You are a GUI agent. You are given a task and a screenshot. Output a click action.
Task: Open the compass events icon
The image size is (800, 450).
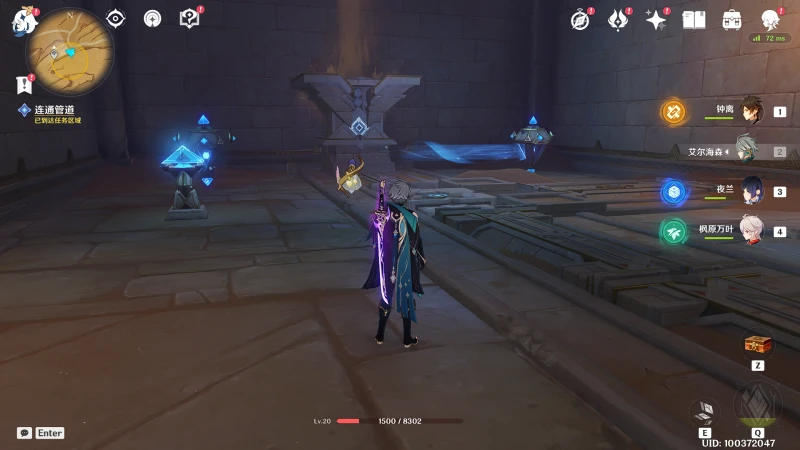point(580,19)
